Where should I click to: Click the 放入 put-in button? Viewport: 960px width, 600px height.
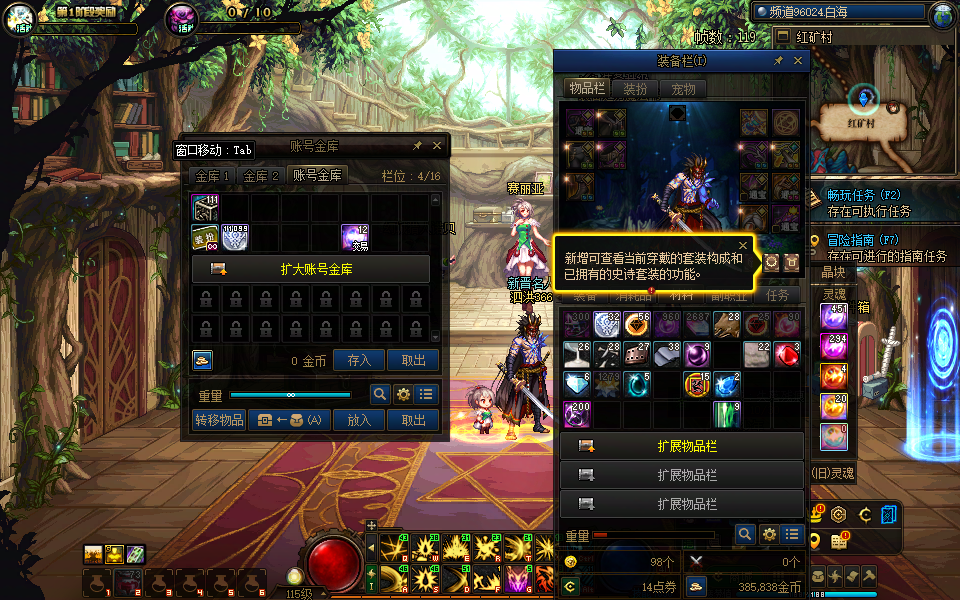358,420
